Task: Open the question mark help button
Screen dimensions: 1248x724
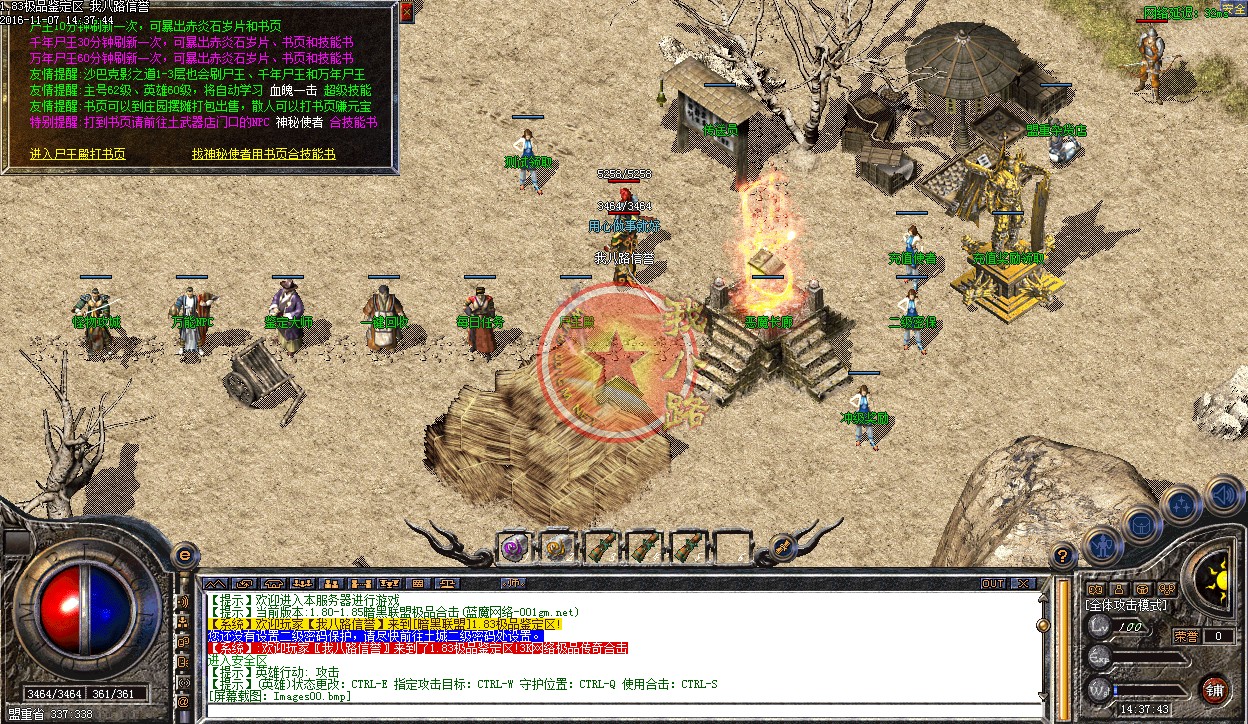Action: tap(1063, 556)
